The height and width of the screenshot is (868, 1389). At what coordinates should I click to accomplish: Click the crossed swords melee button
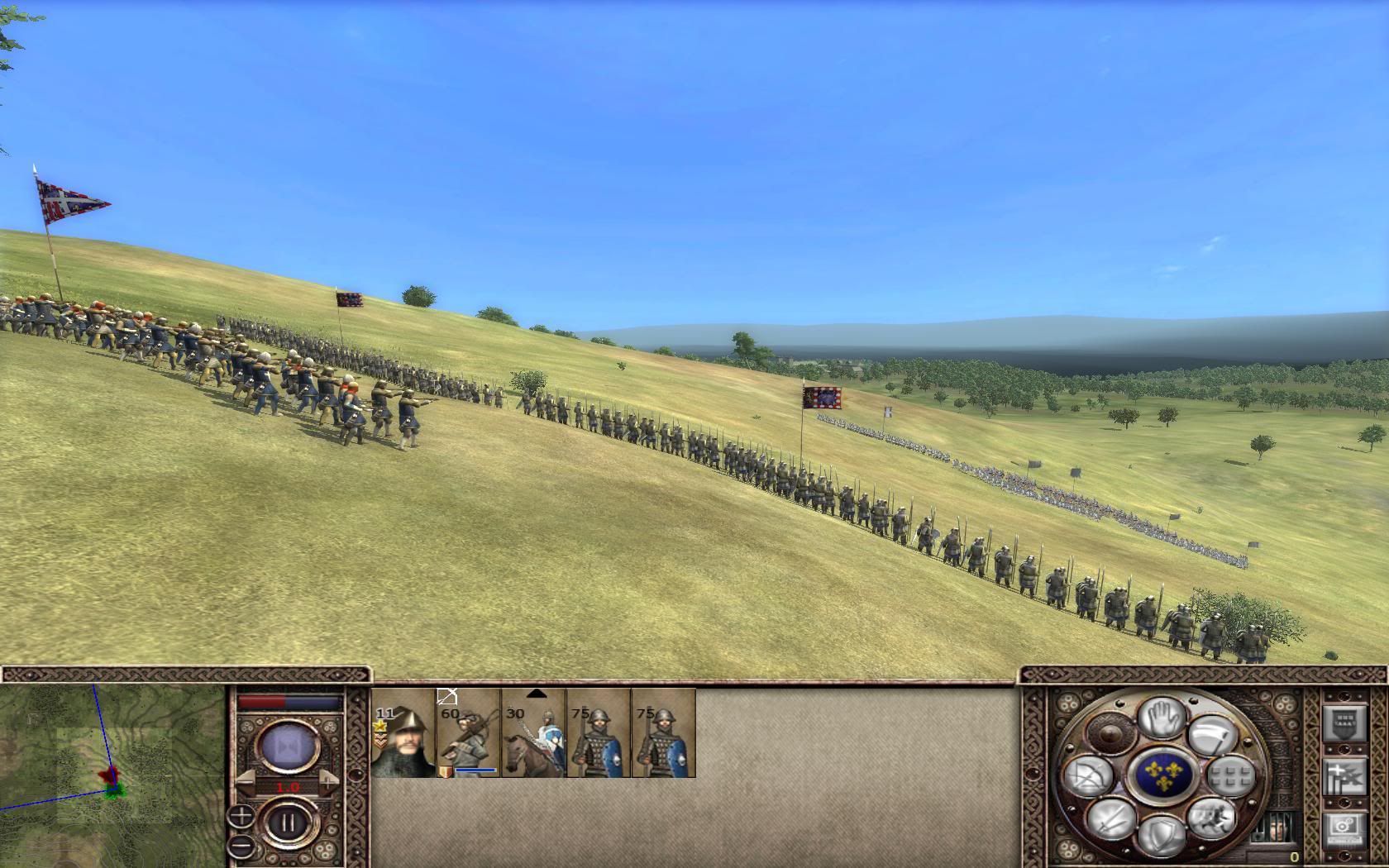[1110, 818]
